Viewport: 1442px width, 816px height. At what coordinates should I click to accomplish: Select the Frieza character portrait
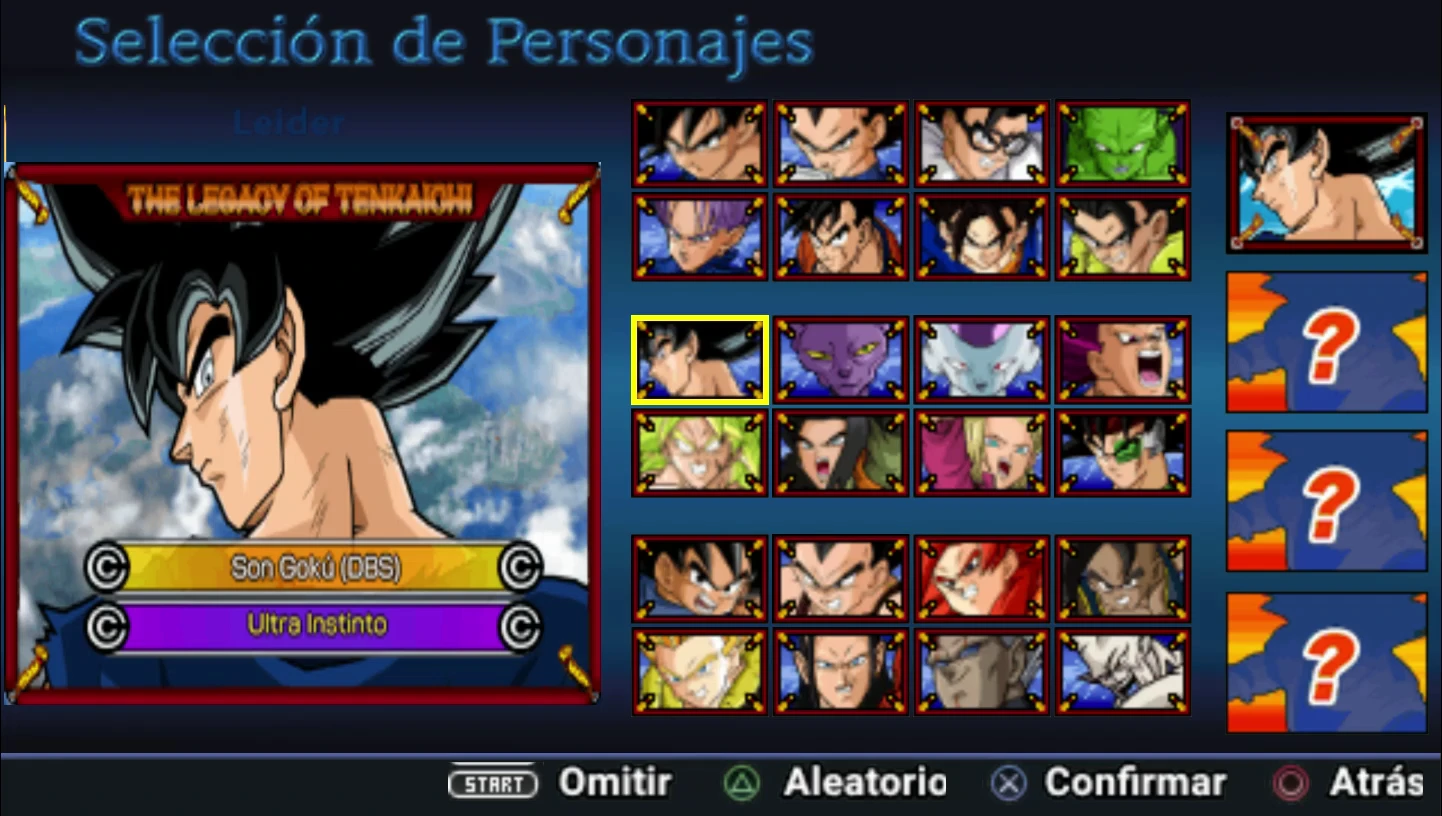[x=982, y=358]
